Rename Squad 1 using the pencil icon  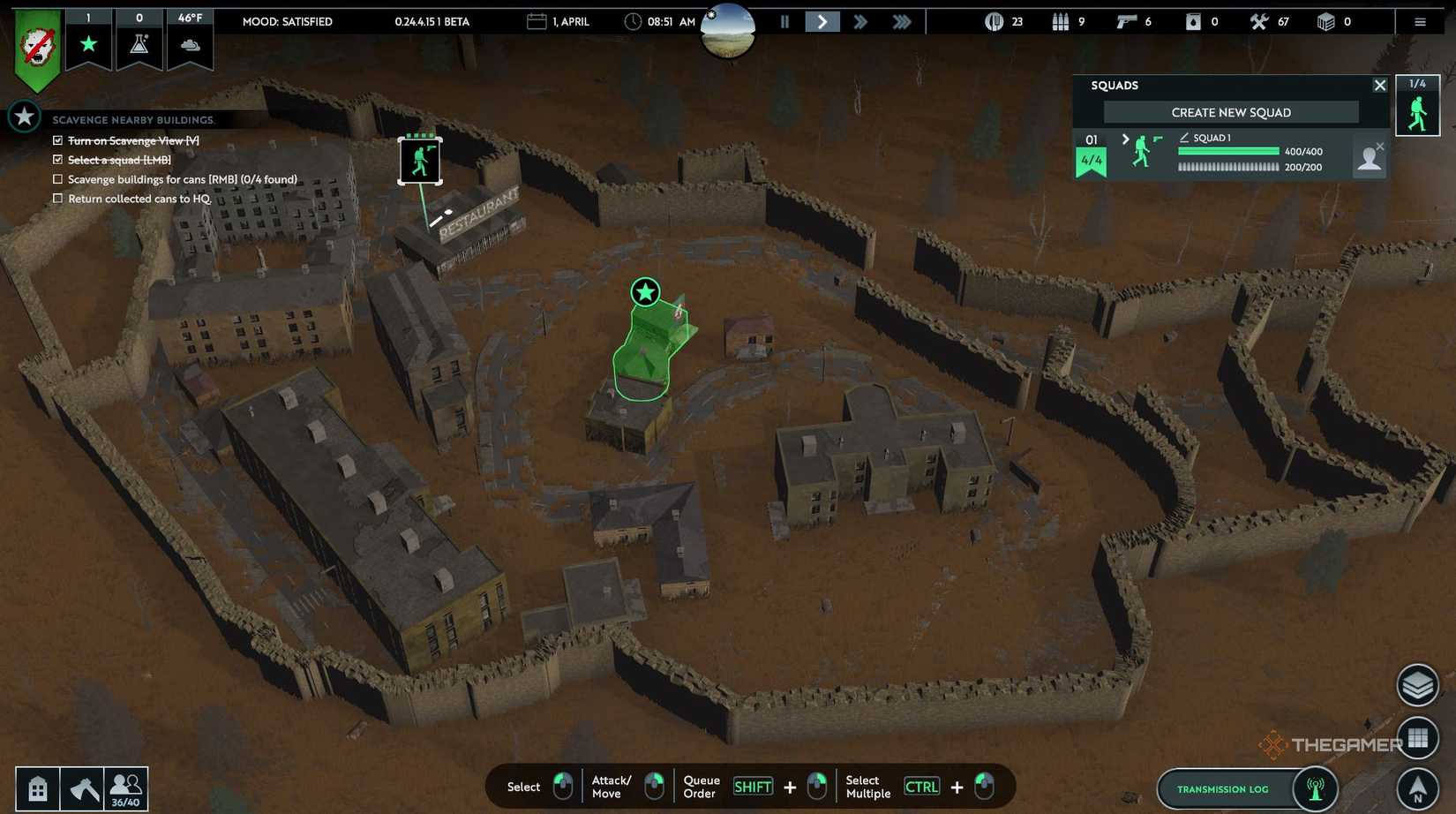(x=1182, y=138)
